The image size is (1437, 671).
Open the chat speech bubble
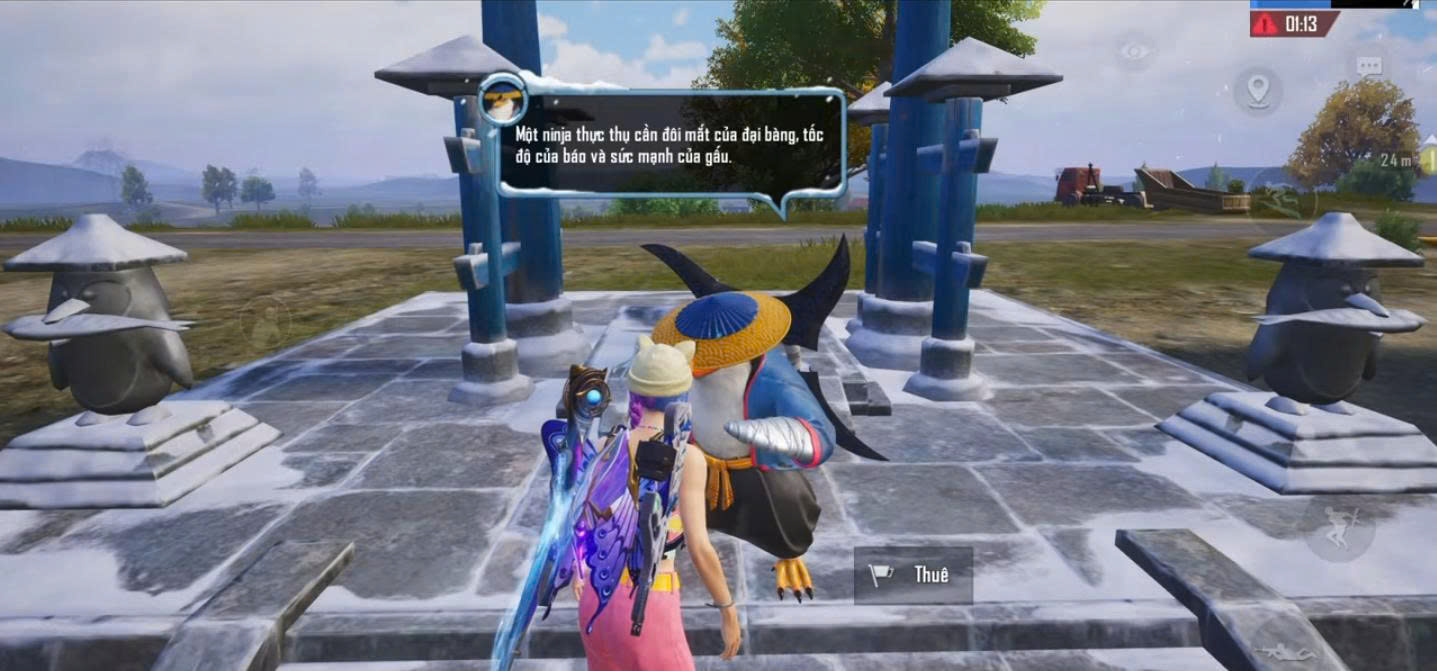tap(1369, 66)
